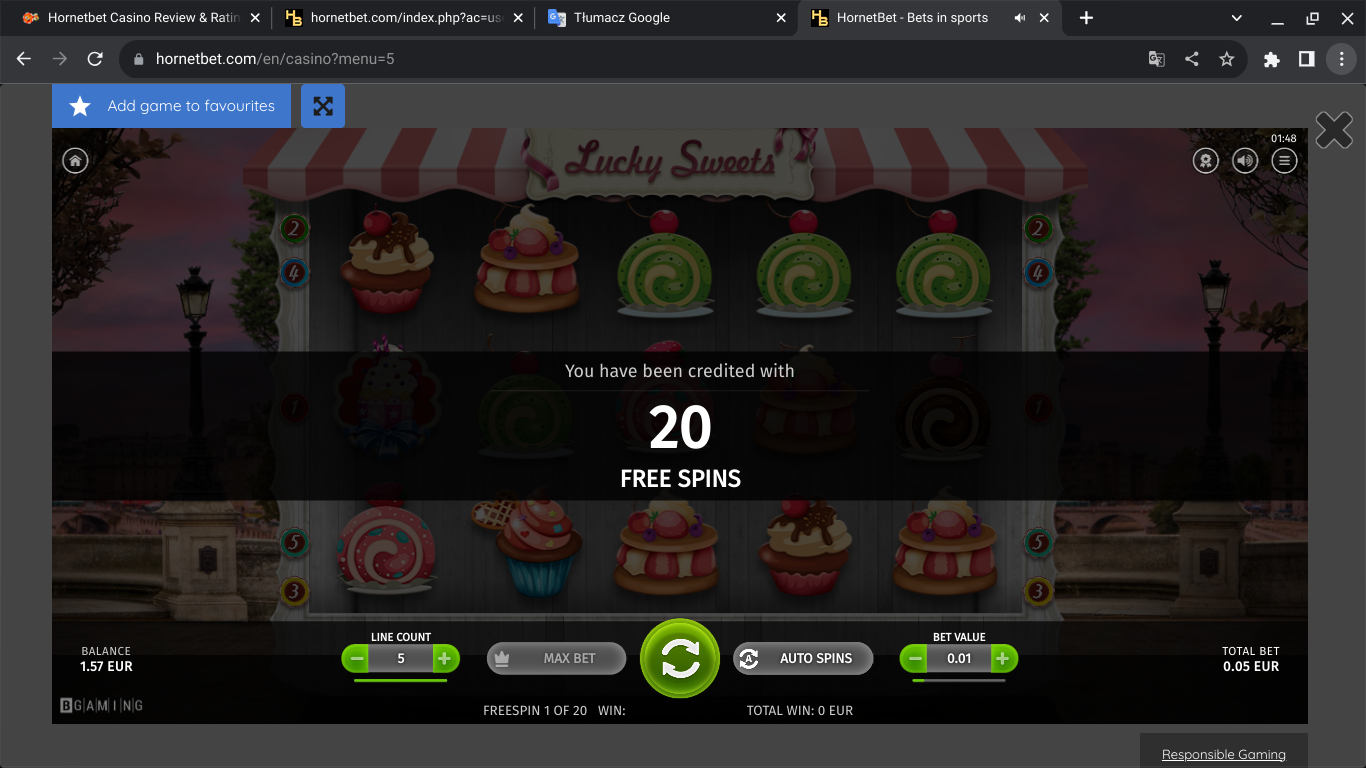
Task: Decrease the line count
Action: pos(356,658)
